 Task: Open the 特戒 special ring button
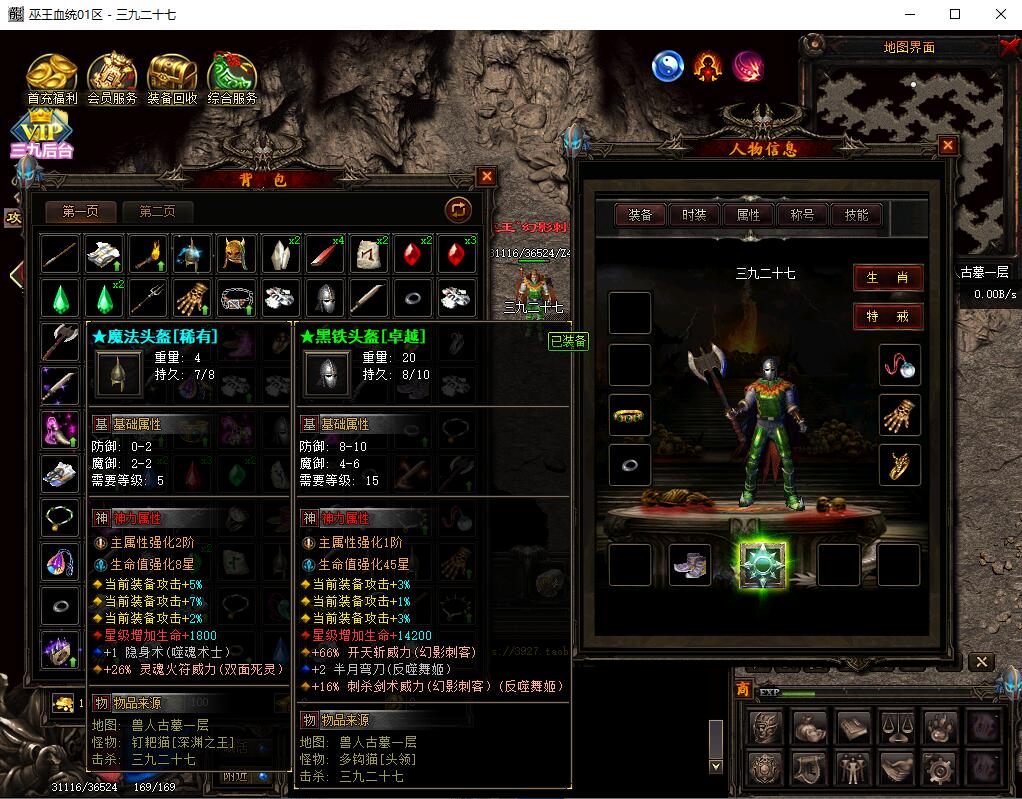coord(888,317)
